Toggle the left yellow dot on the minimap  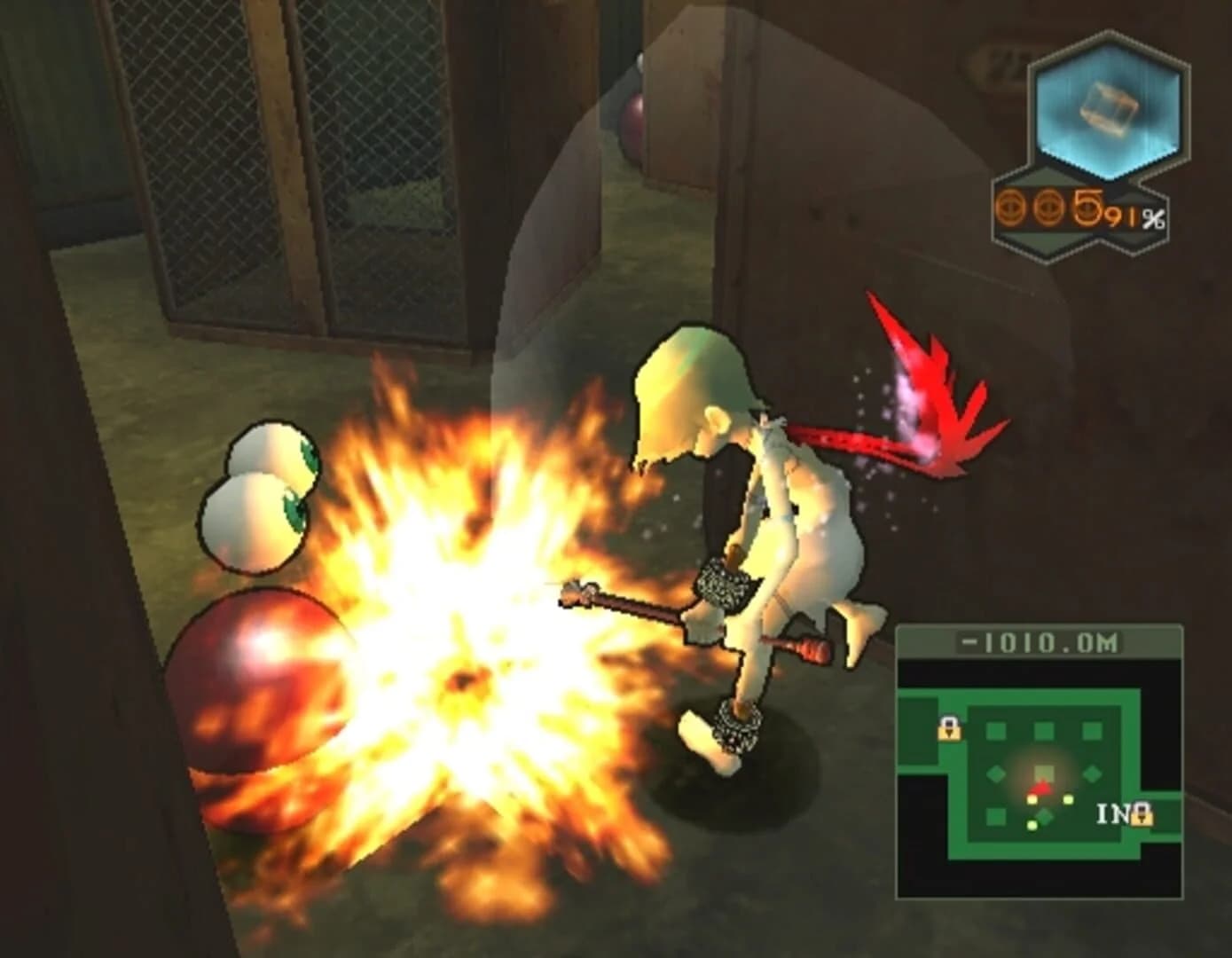tap(1032, 799)
